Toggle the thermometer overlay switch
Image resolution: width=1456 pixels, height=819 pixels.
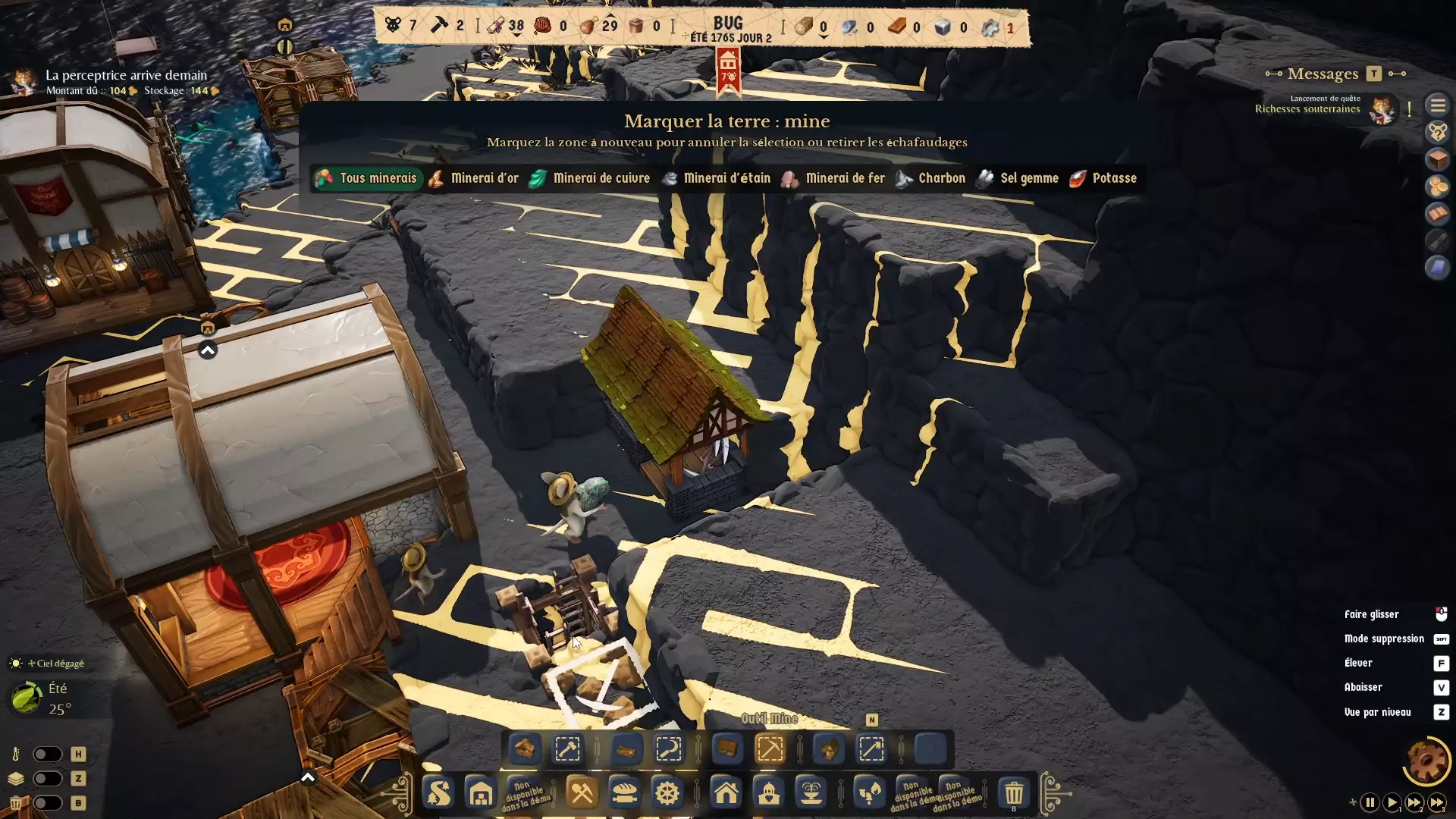coord(48,754)
